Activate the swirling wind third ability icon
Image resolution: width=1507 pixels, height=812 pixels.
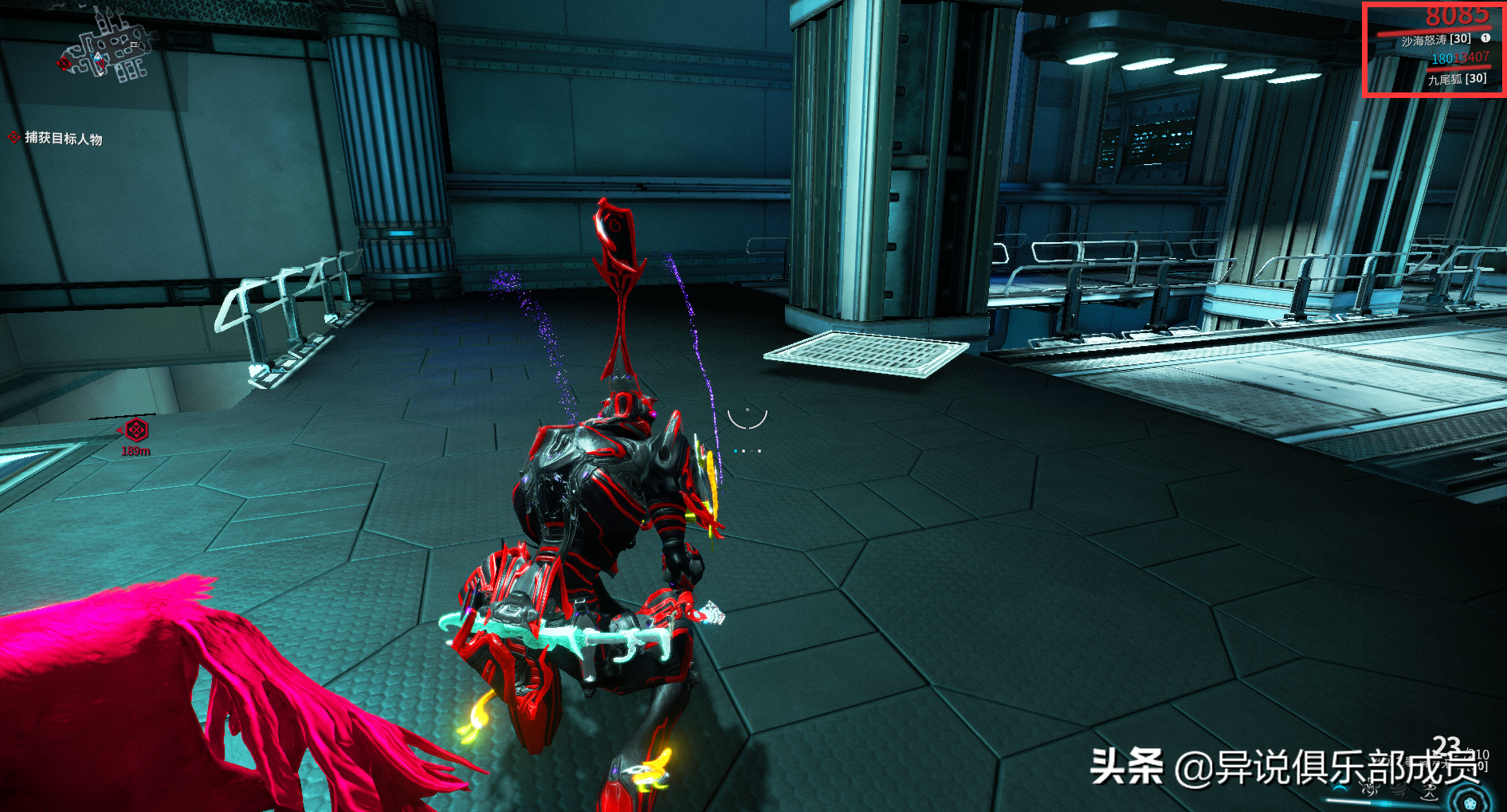(x=1400, y=790)
